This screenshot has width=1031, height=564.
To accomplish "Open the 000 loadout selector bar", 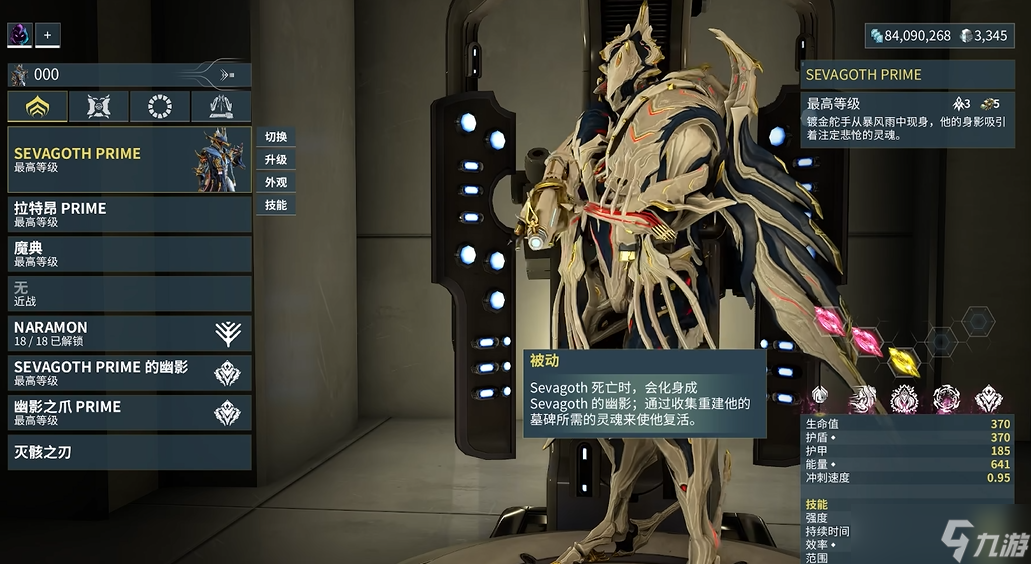I will tap(129, 74).
